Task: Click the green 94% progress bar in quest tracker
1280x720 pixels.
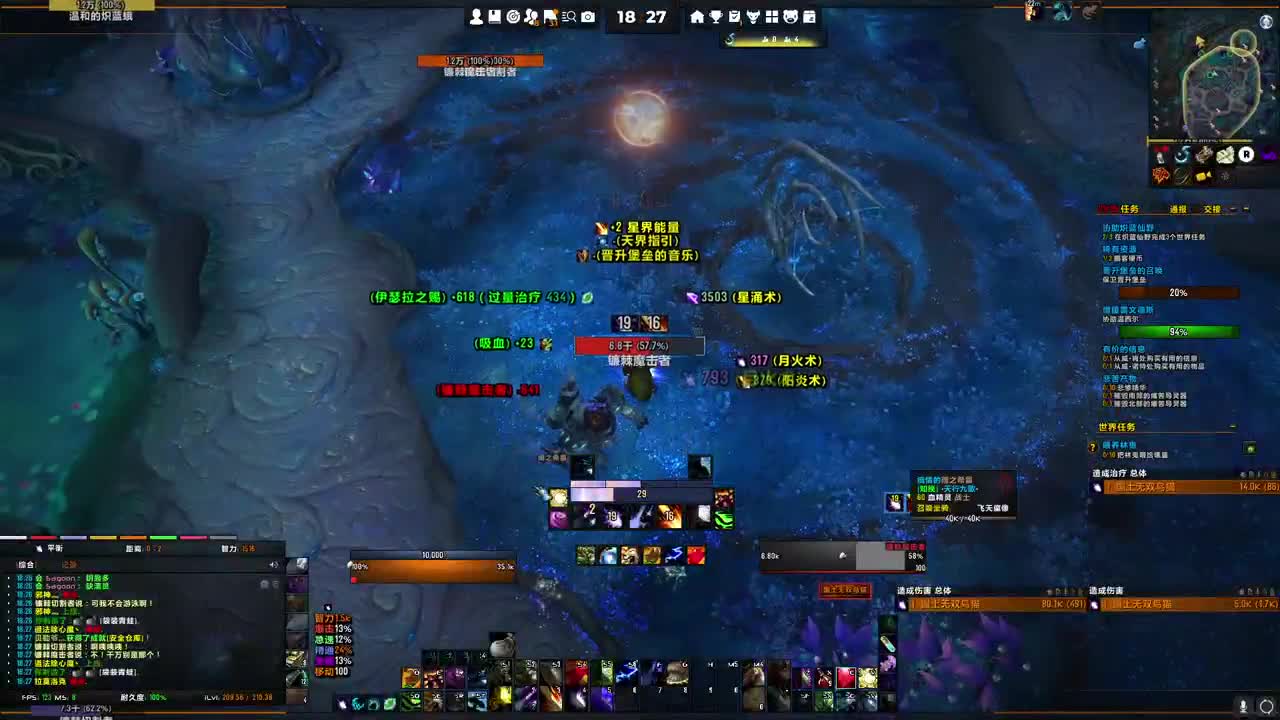Action: (x=1177, y=332)
